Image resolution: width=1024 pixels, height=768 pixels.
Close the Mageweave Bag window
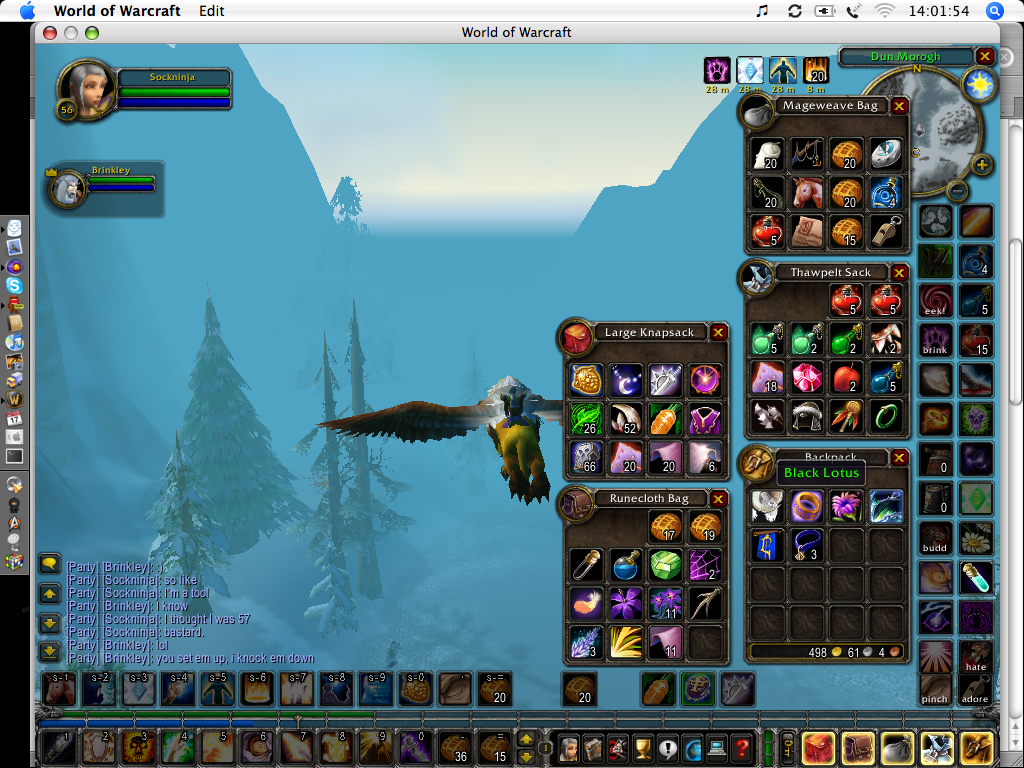pyautogui.click(x=899, y=106)
